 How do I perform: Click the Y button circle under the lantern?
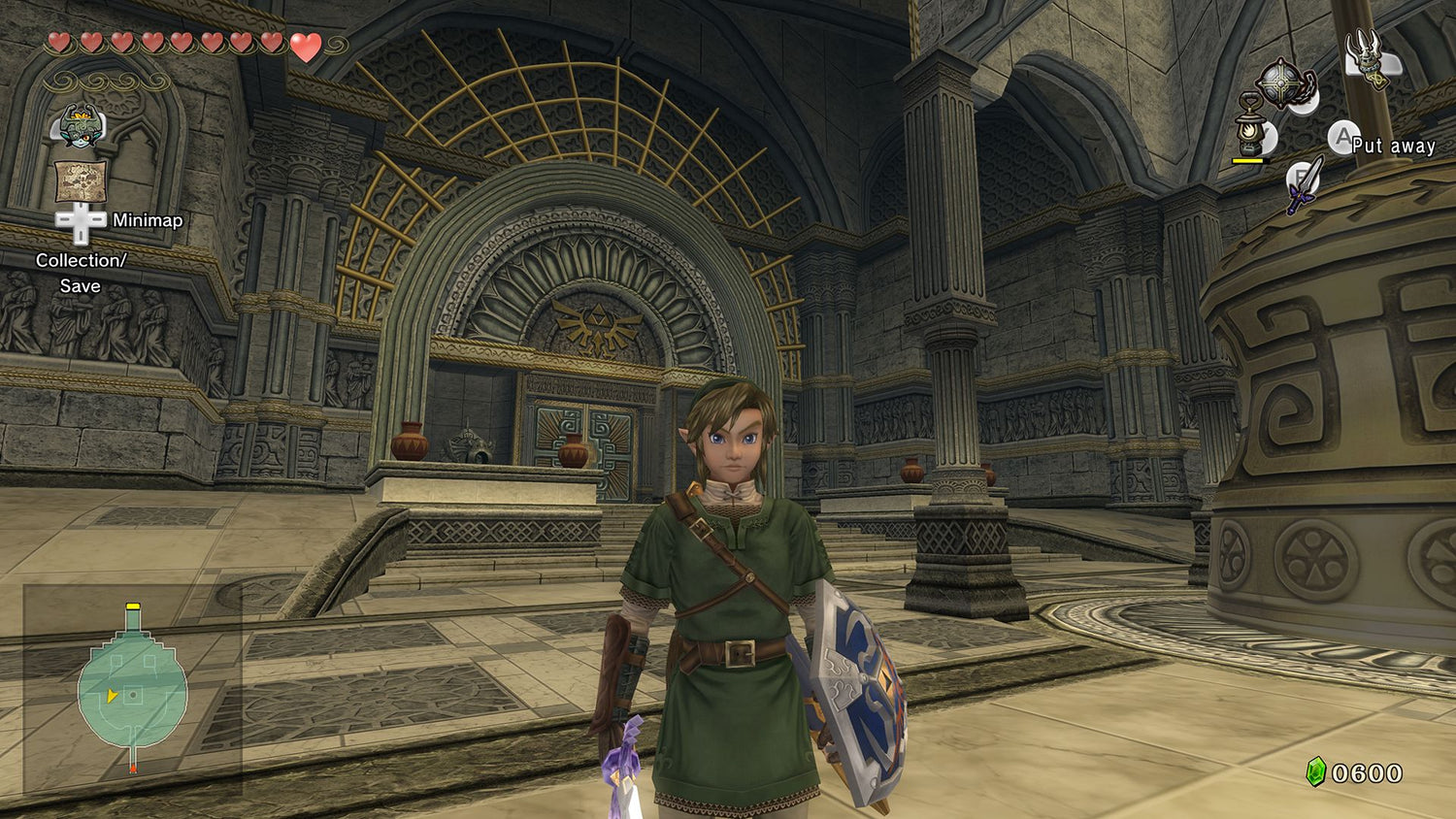pos(1268,136)
